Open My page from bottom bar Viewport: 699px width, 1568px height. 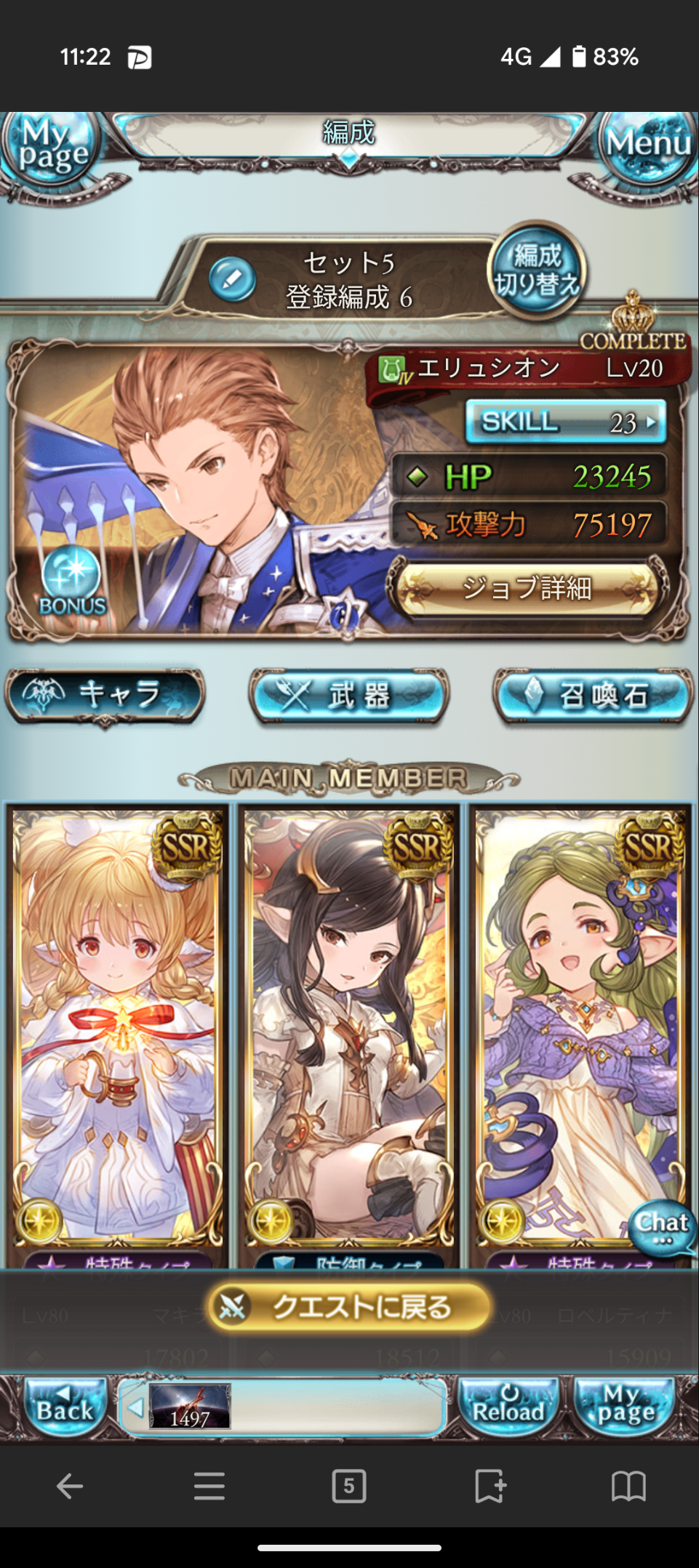click(x=625, y=1407)
